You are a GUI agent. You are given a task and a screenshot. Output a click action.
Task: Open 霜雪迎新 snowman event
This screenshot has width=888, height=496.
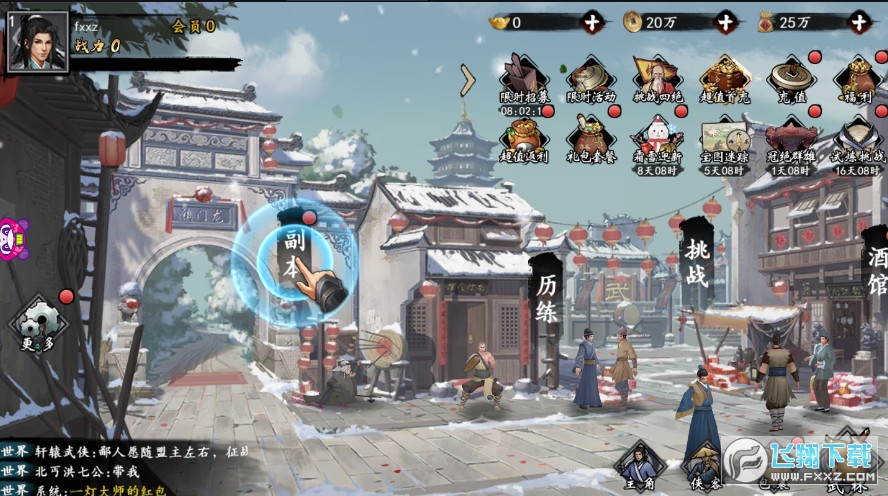(x=657, y=140)
